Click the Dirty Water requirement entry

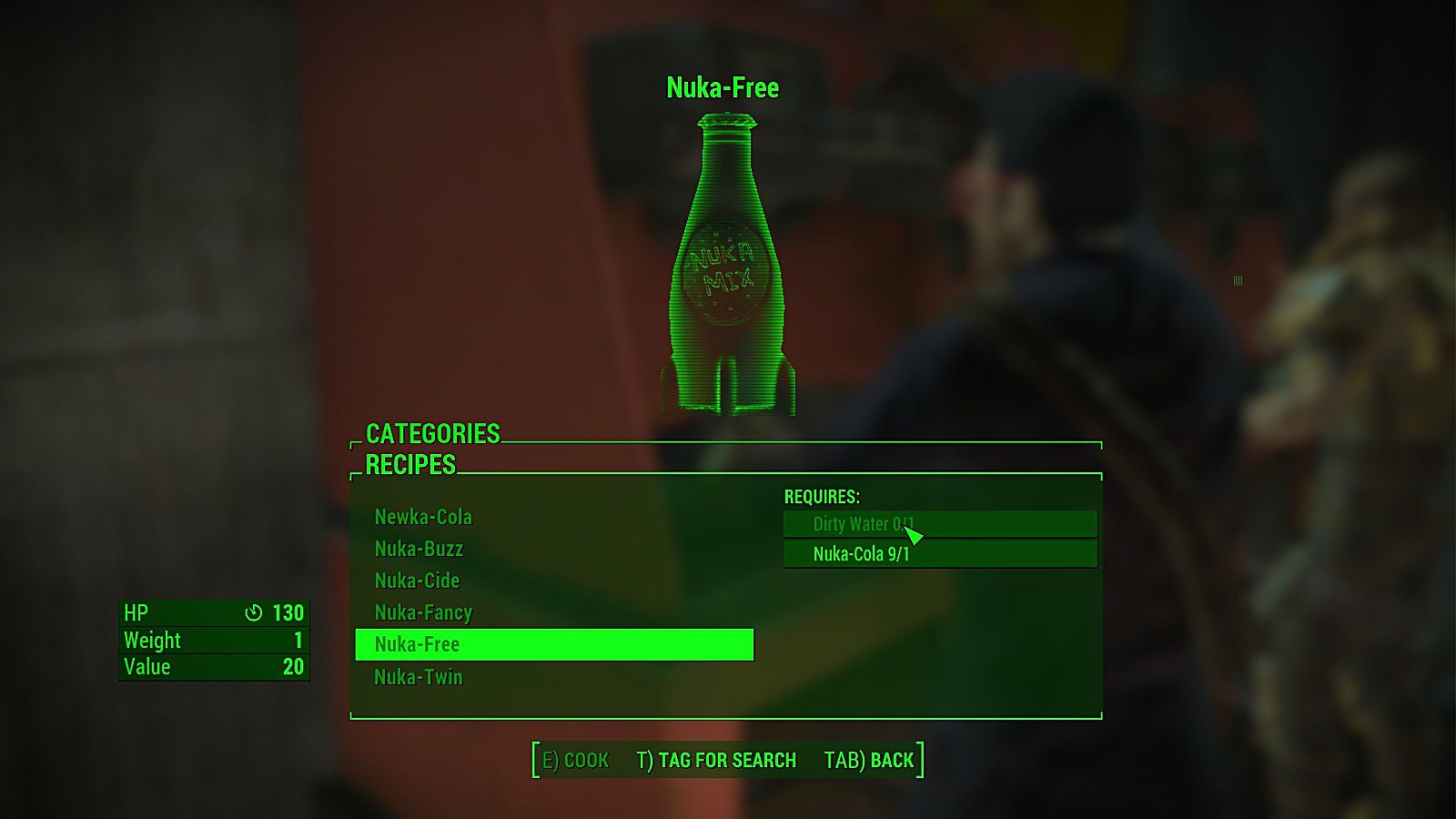pos(940,523)
